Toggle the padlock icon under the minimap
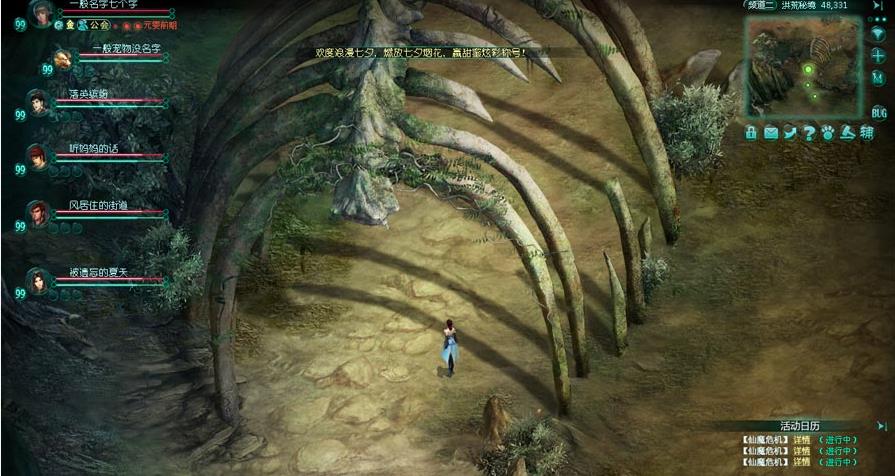895x476 pixels. [x=751, y=132]
